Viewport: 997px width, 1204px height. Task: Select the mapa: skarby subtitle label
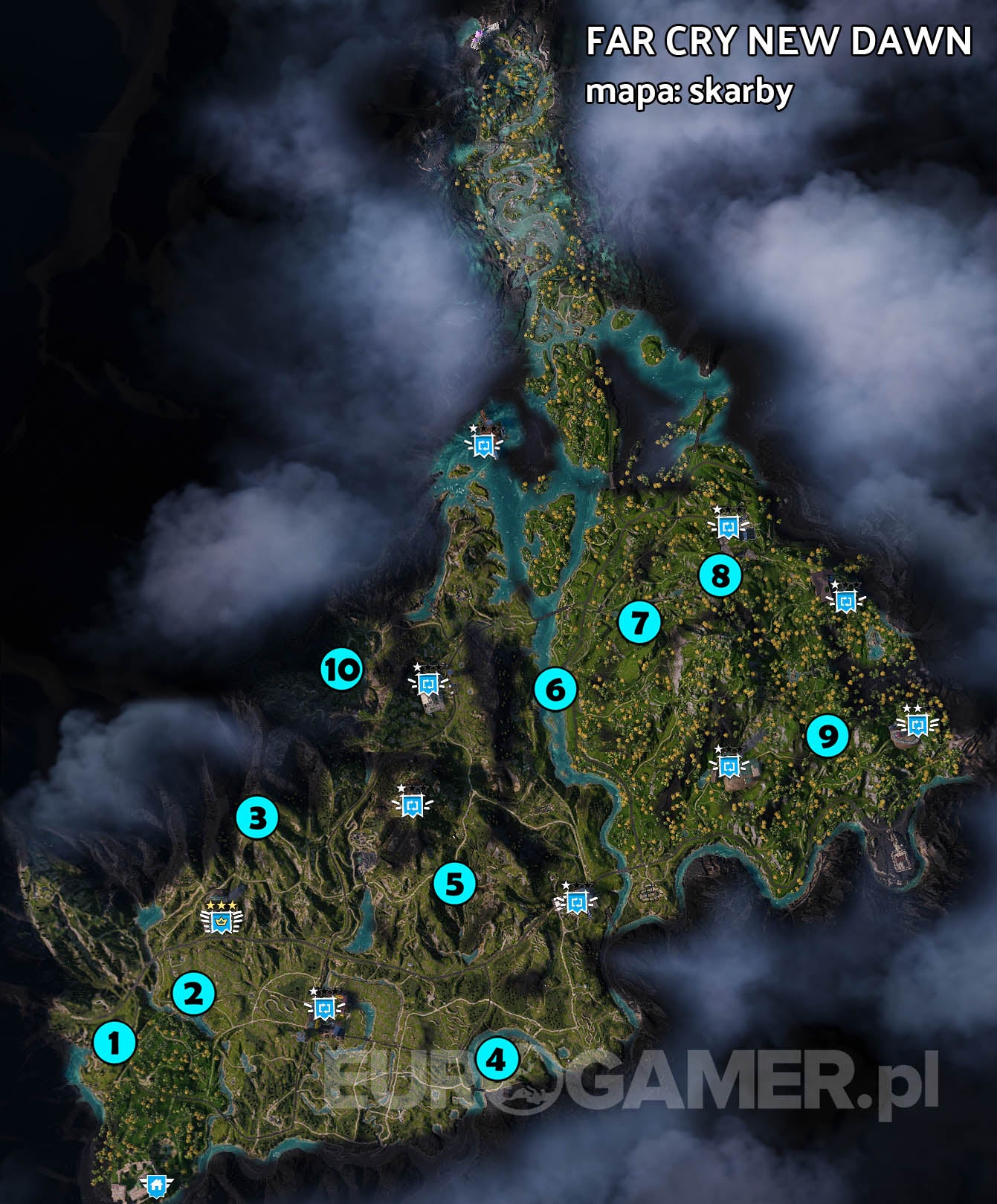690,92
